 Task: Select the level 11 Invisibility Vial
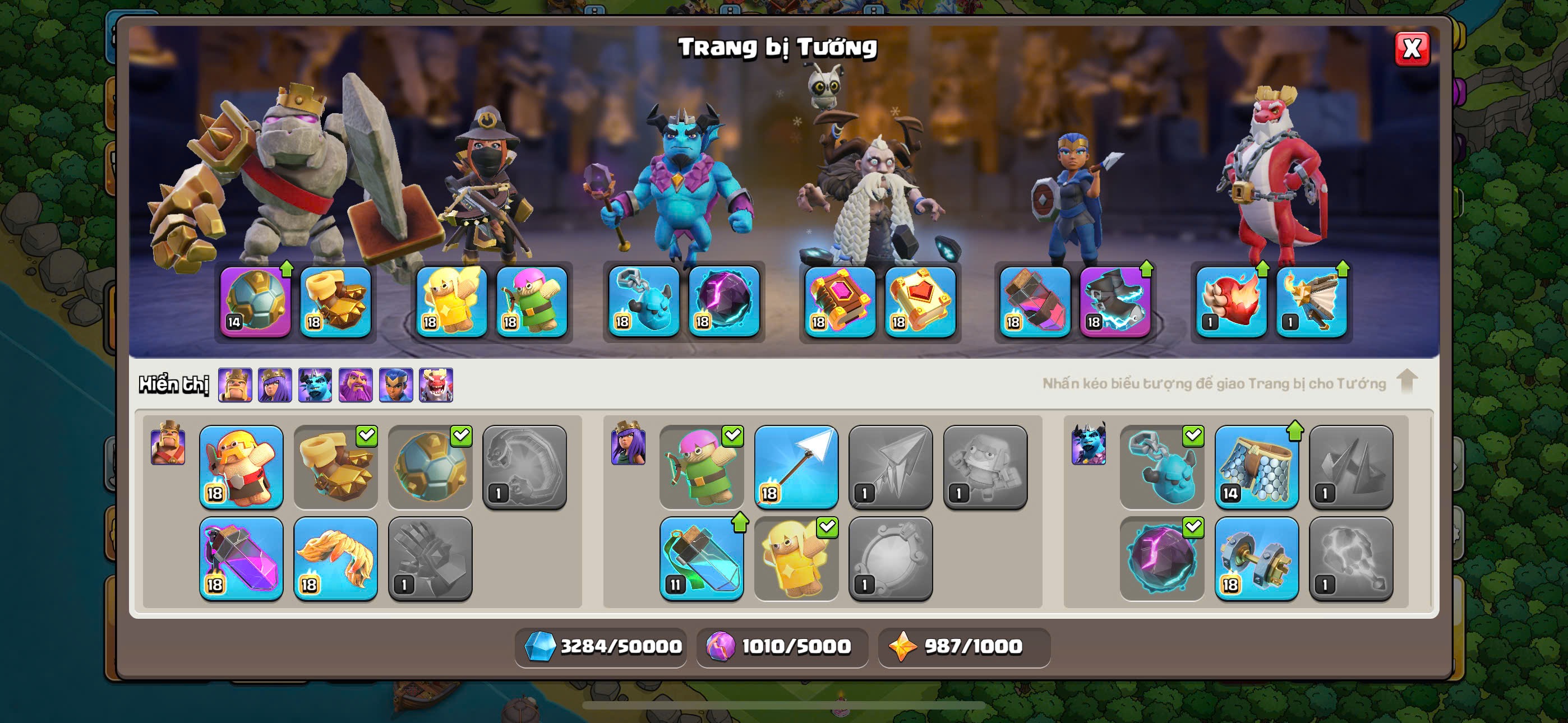coord(701,558)
